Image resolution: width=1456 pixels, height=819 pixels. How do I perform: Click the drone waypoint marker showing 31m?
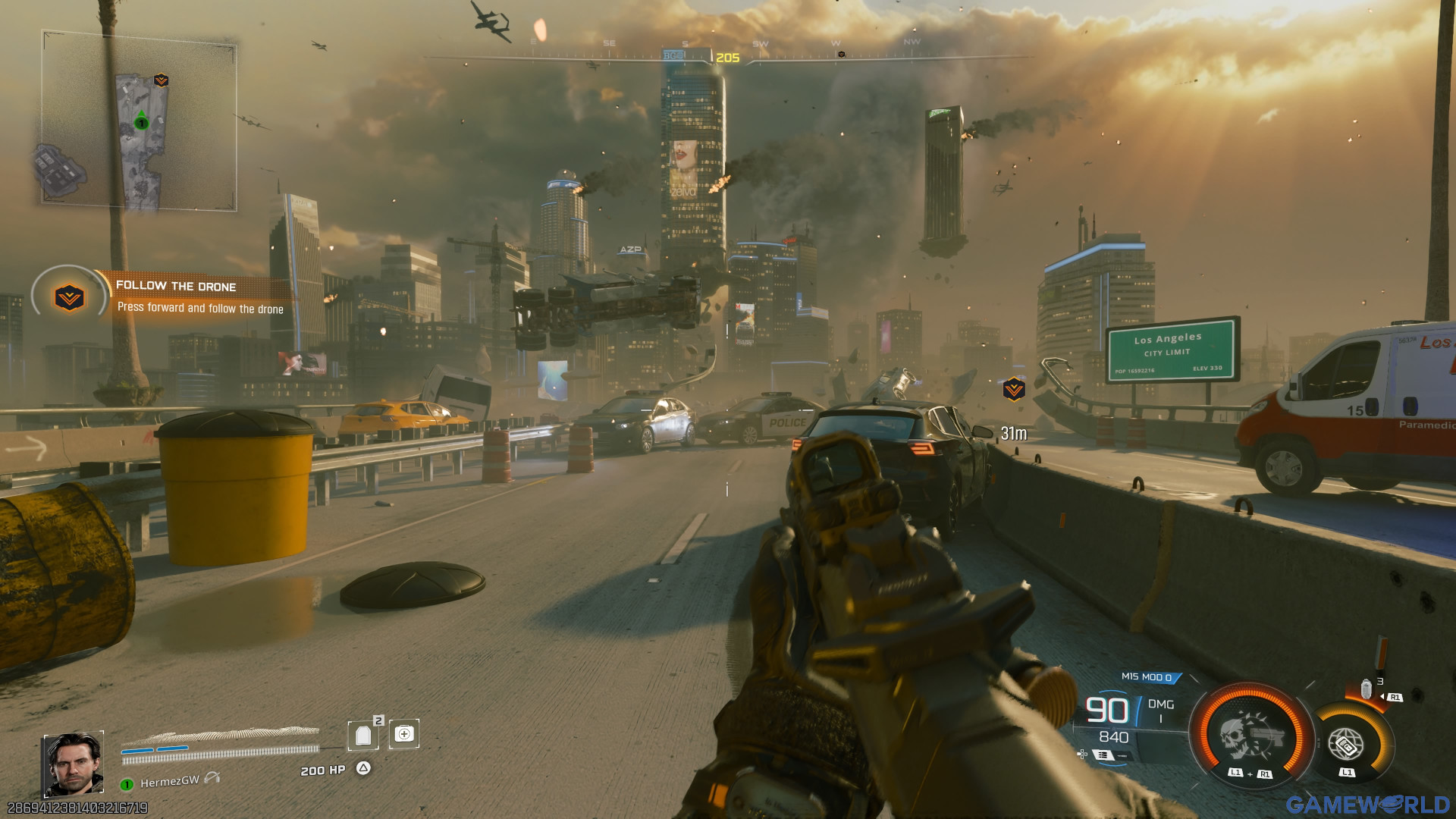(x=1013, y=390)
